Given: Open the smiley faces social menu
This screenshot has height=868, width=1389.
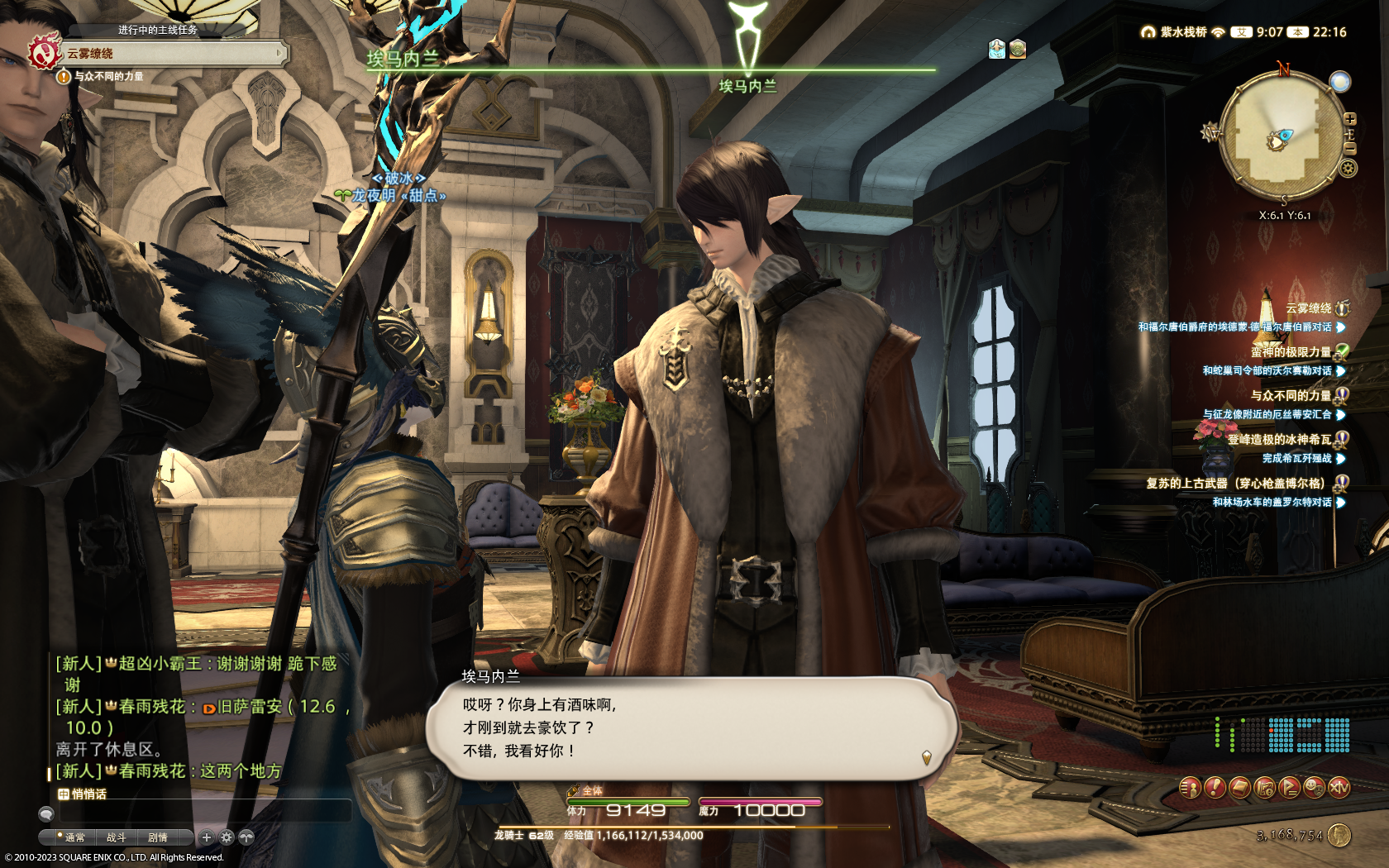Looking at the screenshot, I should (x=1314, y=788).
